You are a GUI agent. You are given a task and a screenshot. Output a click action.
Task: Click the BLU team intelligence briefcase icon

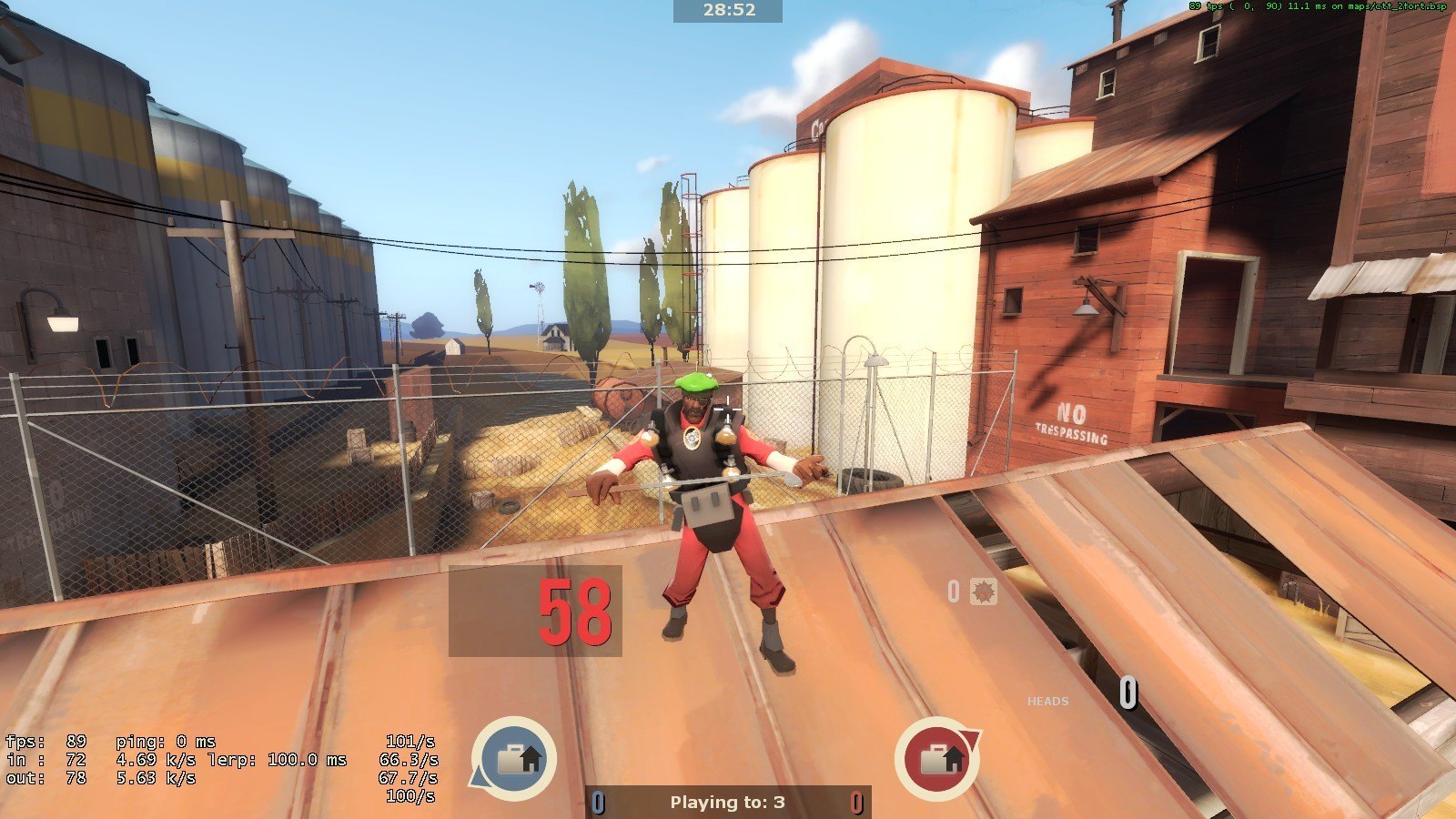point(513,759)
